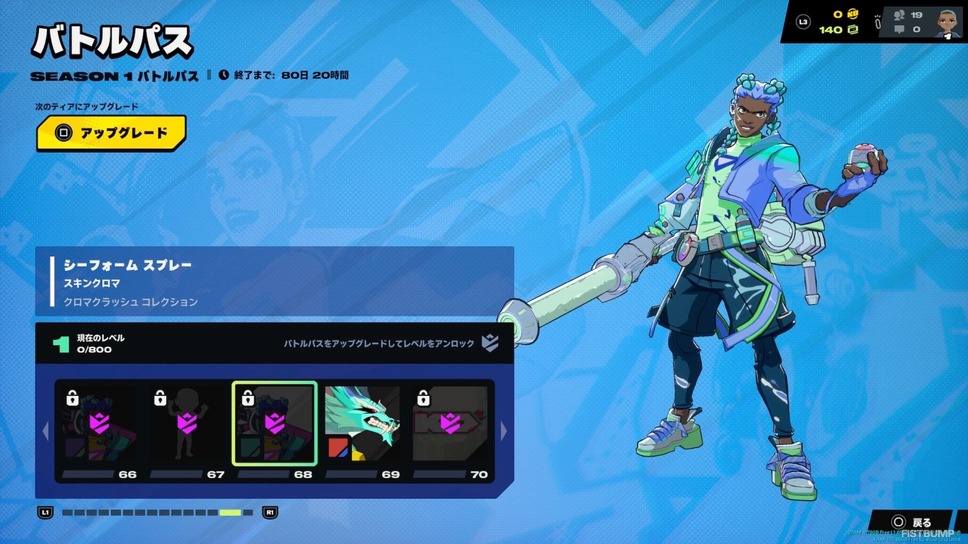
Task: Show next tiers with the right arrow
Action: [503, 431]
